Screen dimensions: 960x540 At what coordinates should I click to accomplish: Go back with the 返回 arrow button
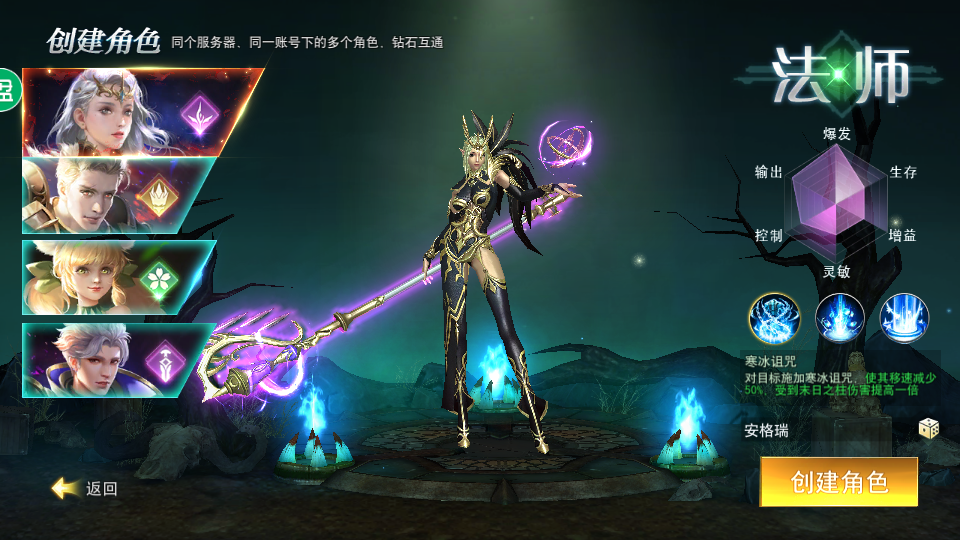86,488
